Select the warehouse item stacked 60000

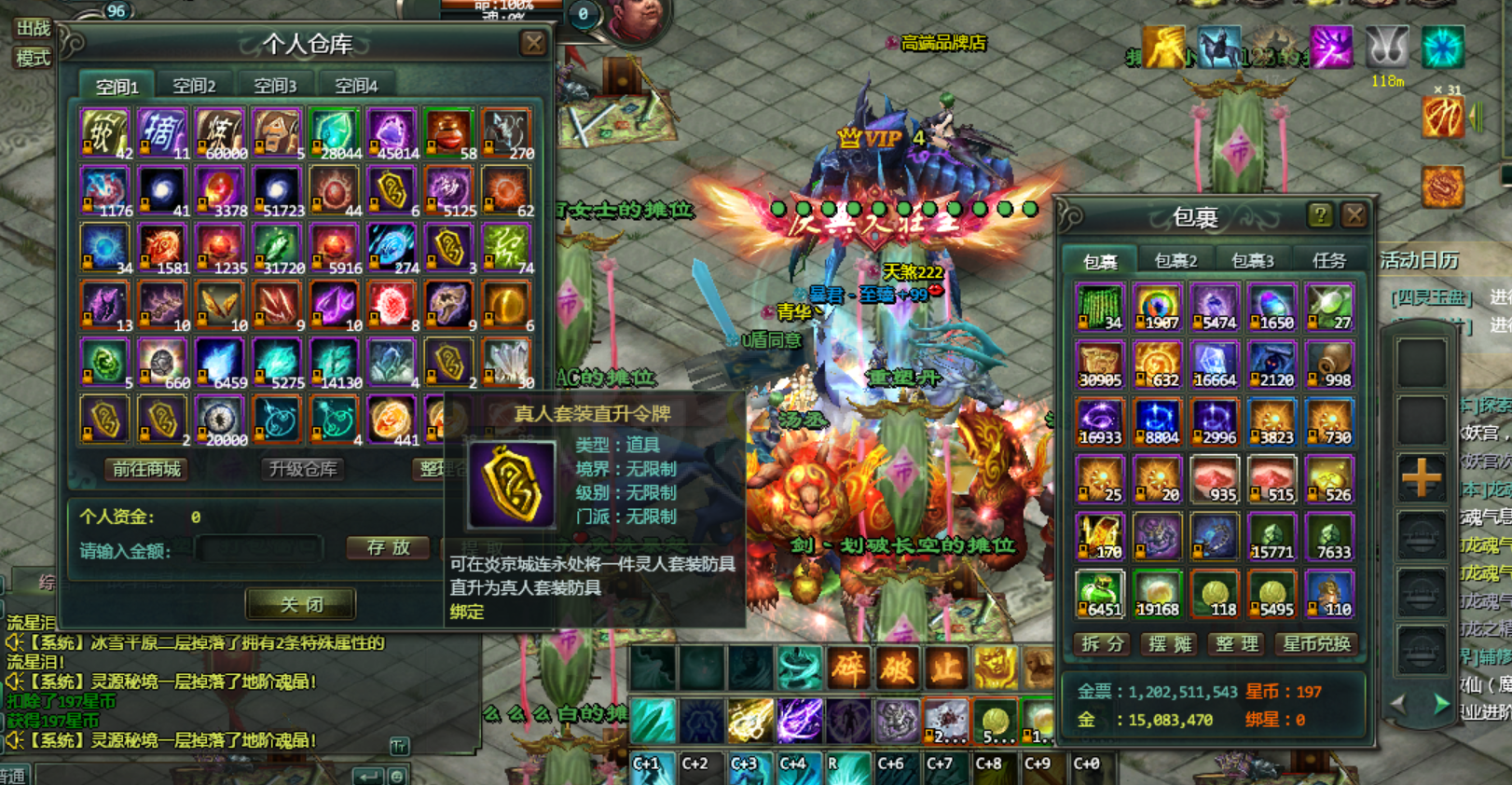[219, 134]
